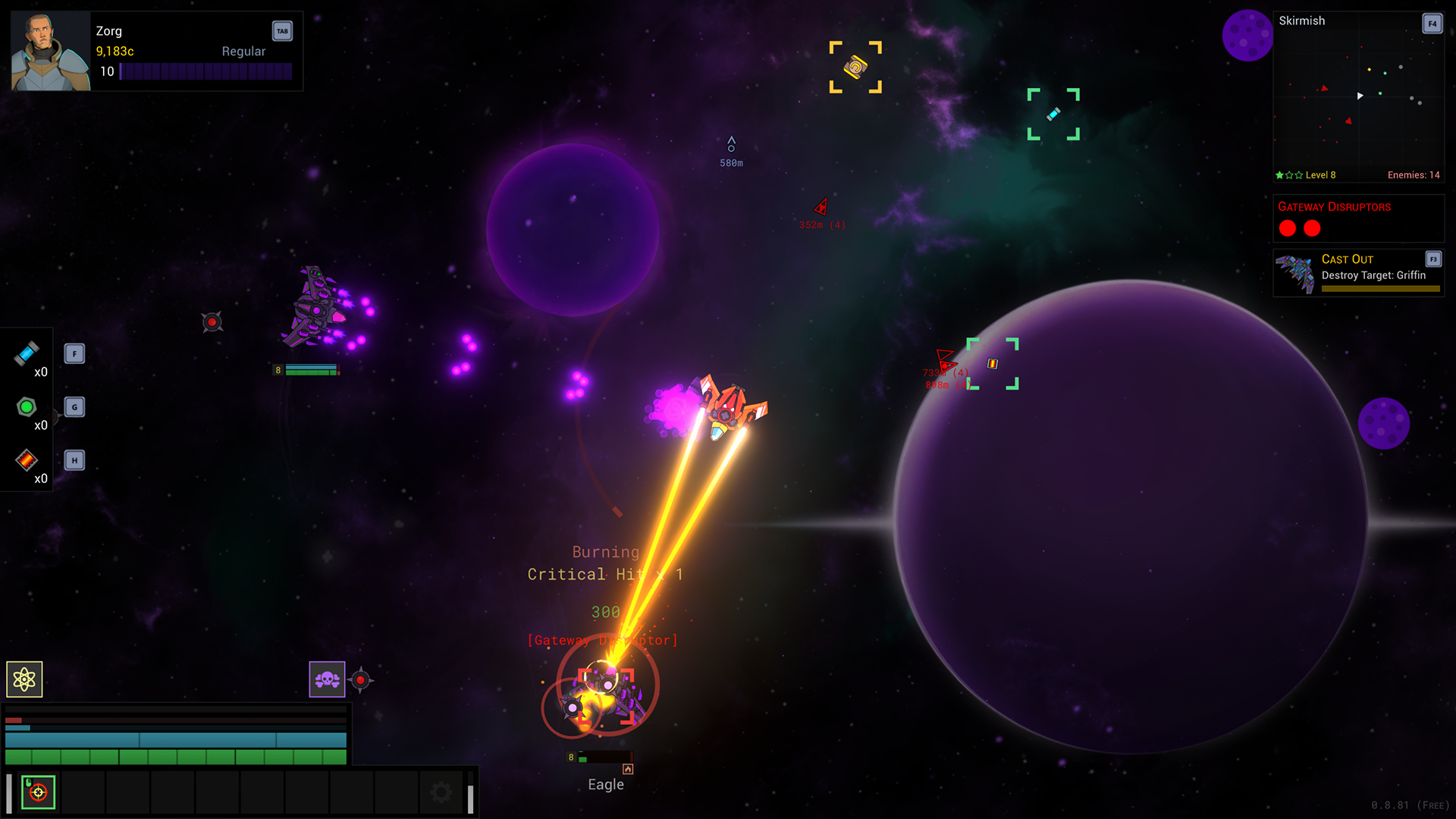This screenshot has width=1456, height=819.
Task: Open the hotbar settings gear
Action: [x=441, y=790]
